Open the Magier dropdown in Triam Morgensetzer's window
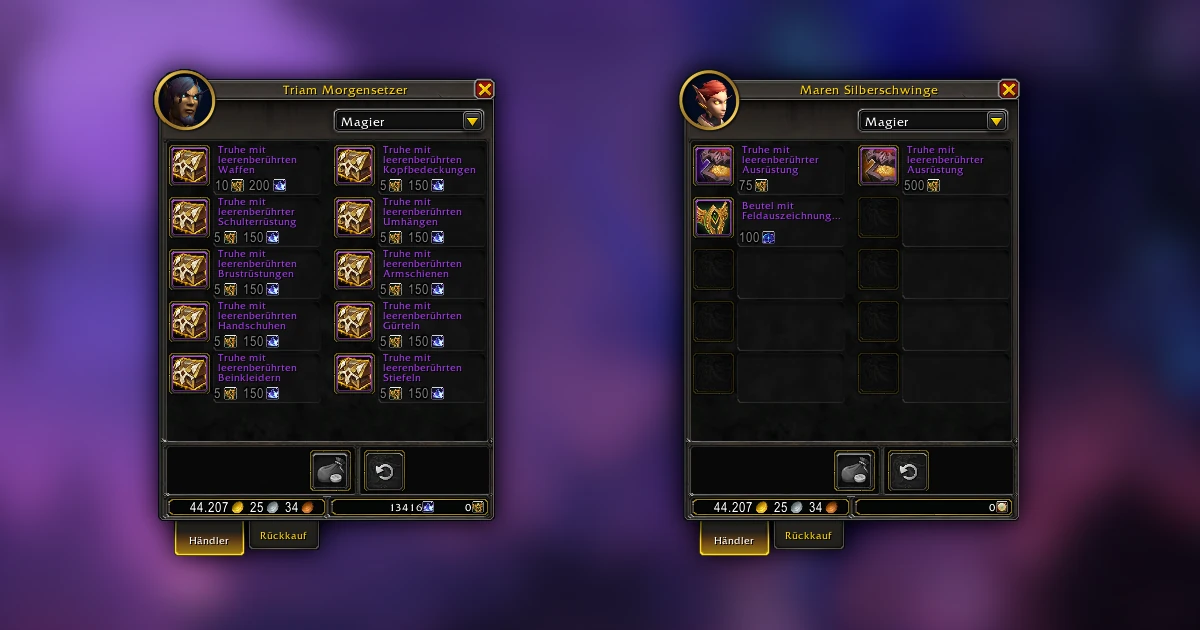This screenshot has height=630, width=1200. [x=472, y=121]
